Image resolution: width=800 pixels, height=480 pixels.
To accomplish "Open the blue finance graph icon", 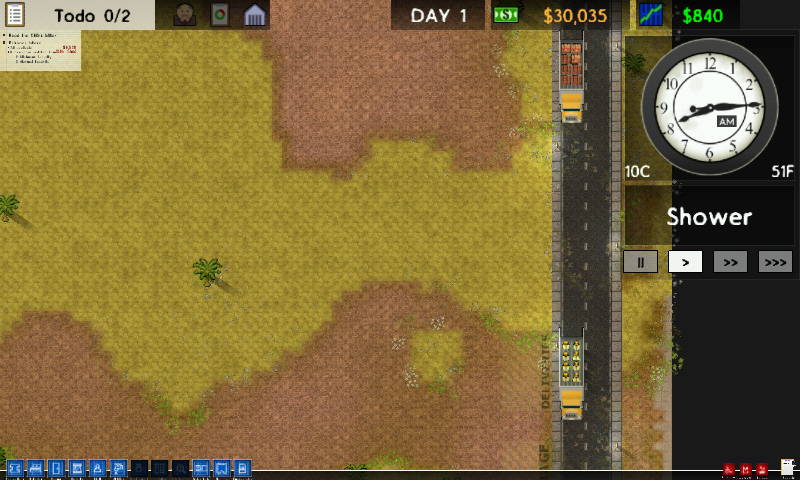I will [x=652, y=15].
